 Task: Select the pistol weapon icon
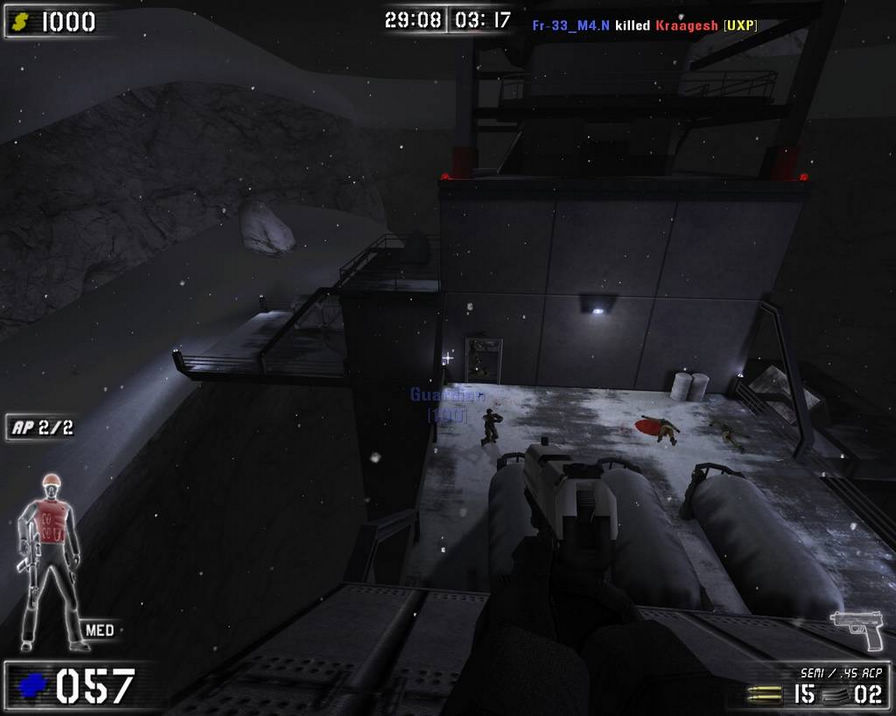point(856,630)
